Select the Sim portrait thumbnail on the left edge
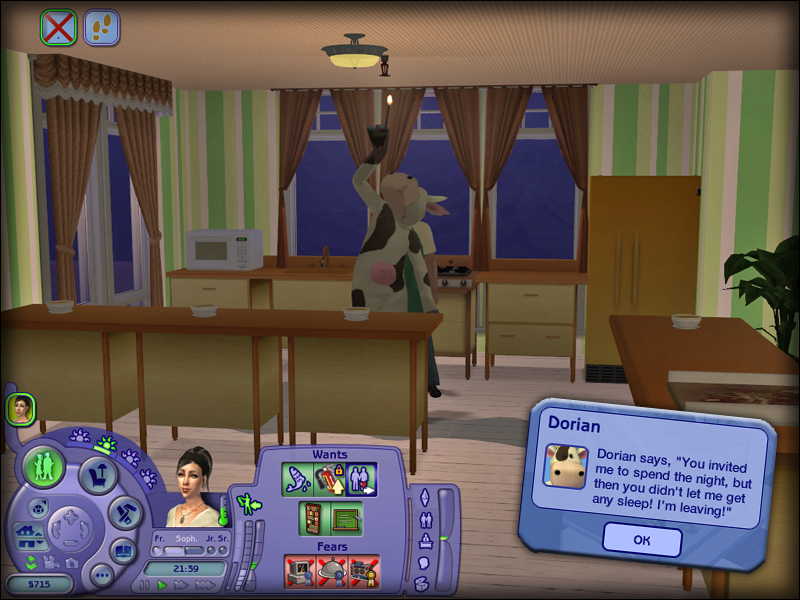The image size is (800, 600). (20, 408)
